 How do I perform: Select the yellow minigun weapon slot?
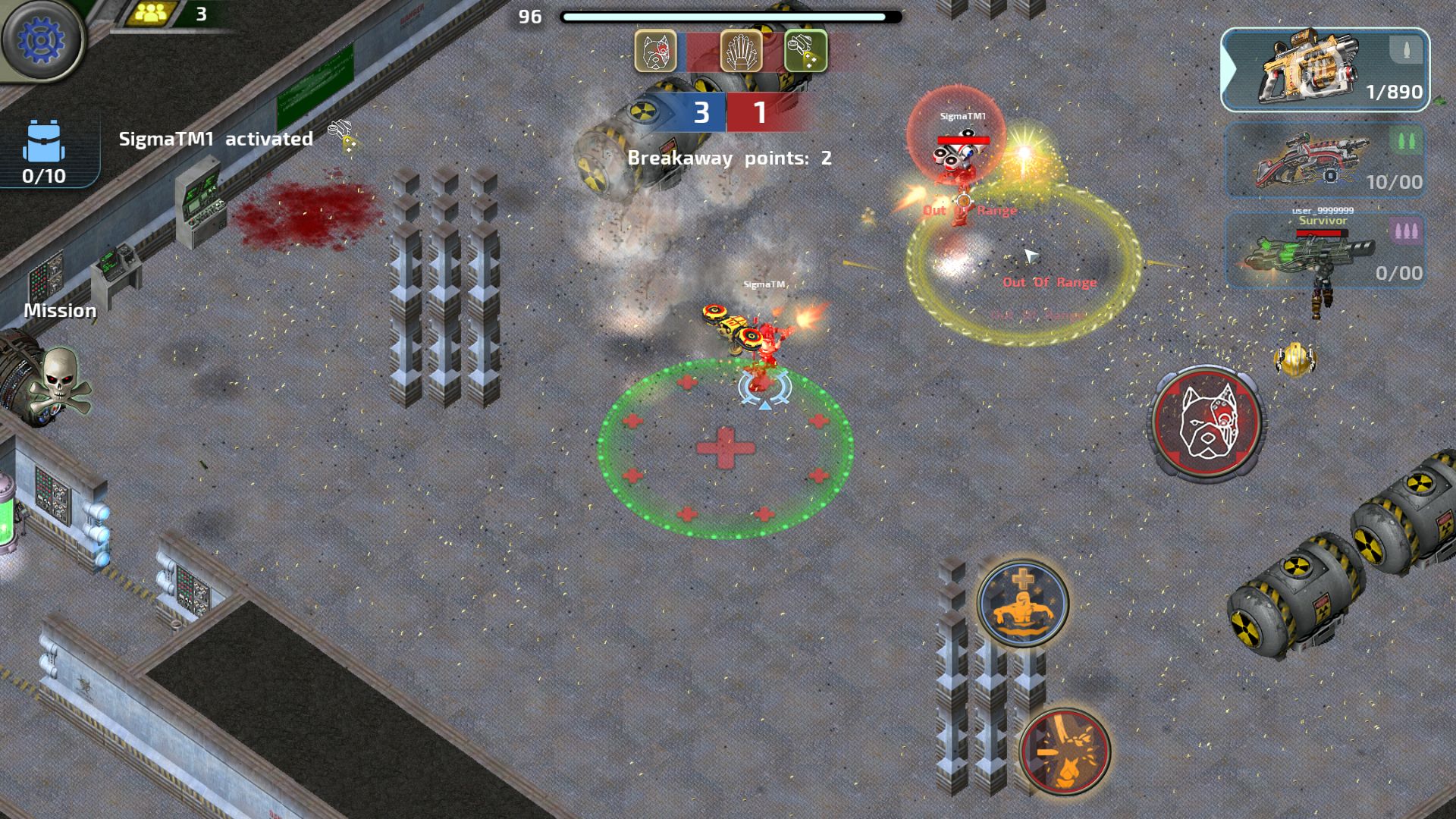(x=1325, y=70)
